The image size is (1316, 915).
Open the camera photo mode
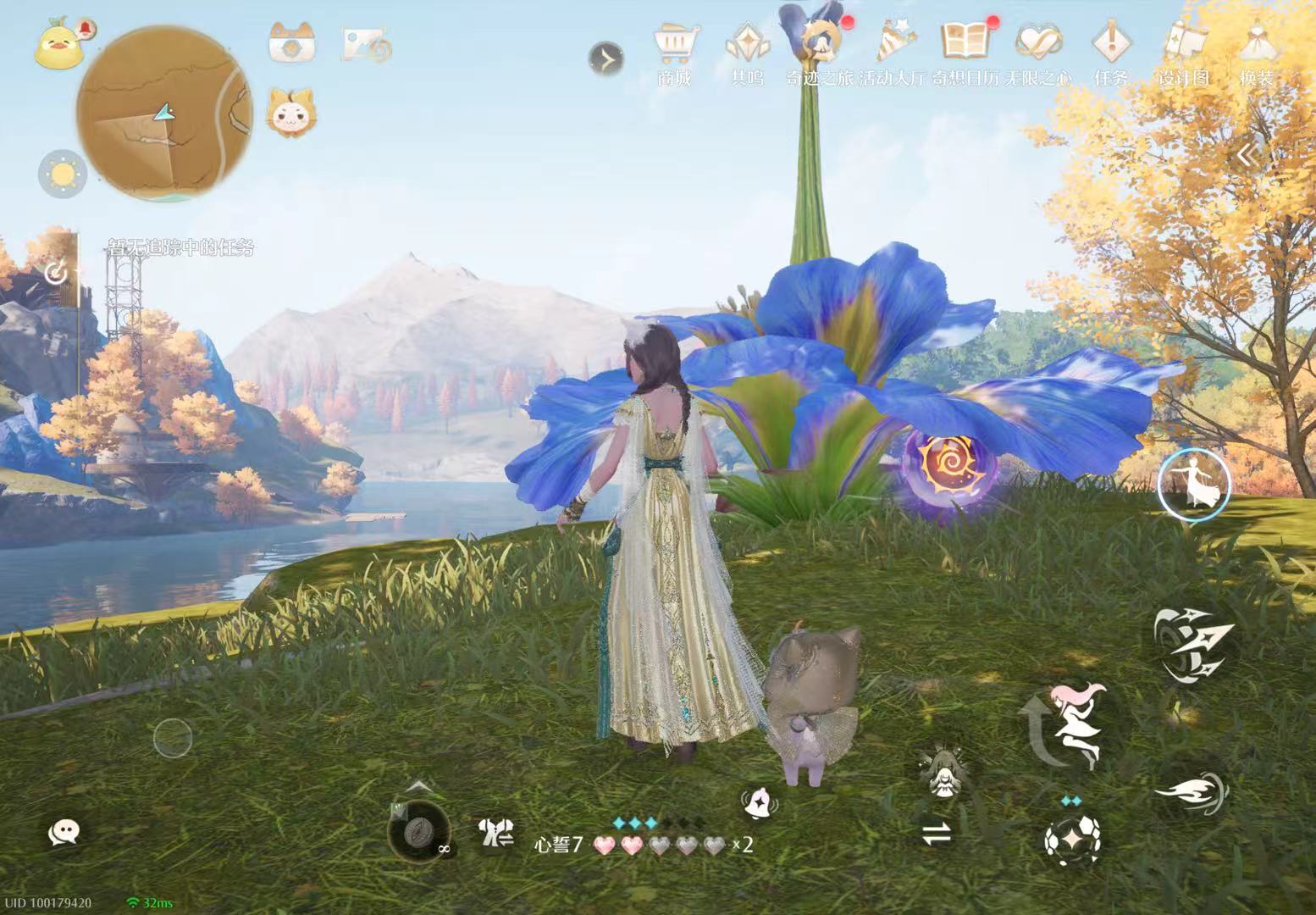pyautogui.click(x=292, y=42)
